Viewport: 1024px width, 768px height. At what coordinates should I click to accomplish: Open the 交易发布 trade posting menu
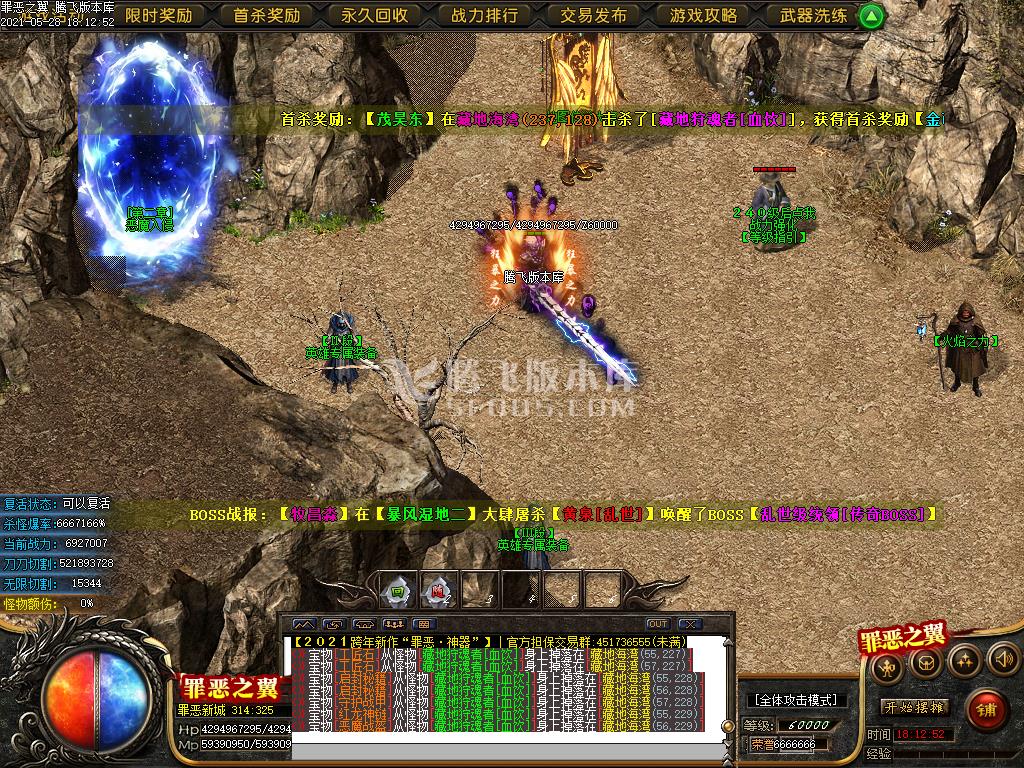coord(594,15)
